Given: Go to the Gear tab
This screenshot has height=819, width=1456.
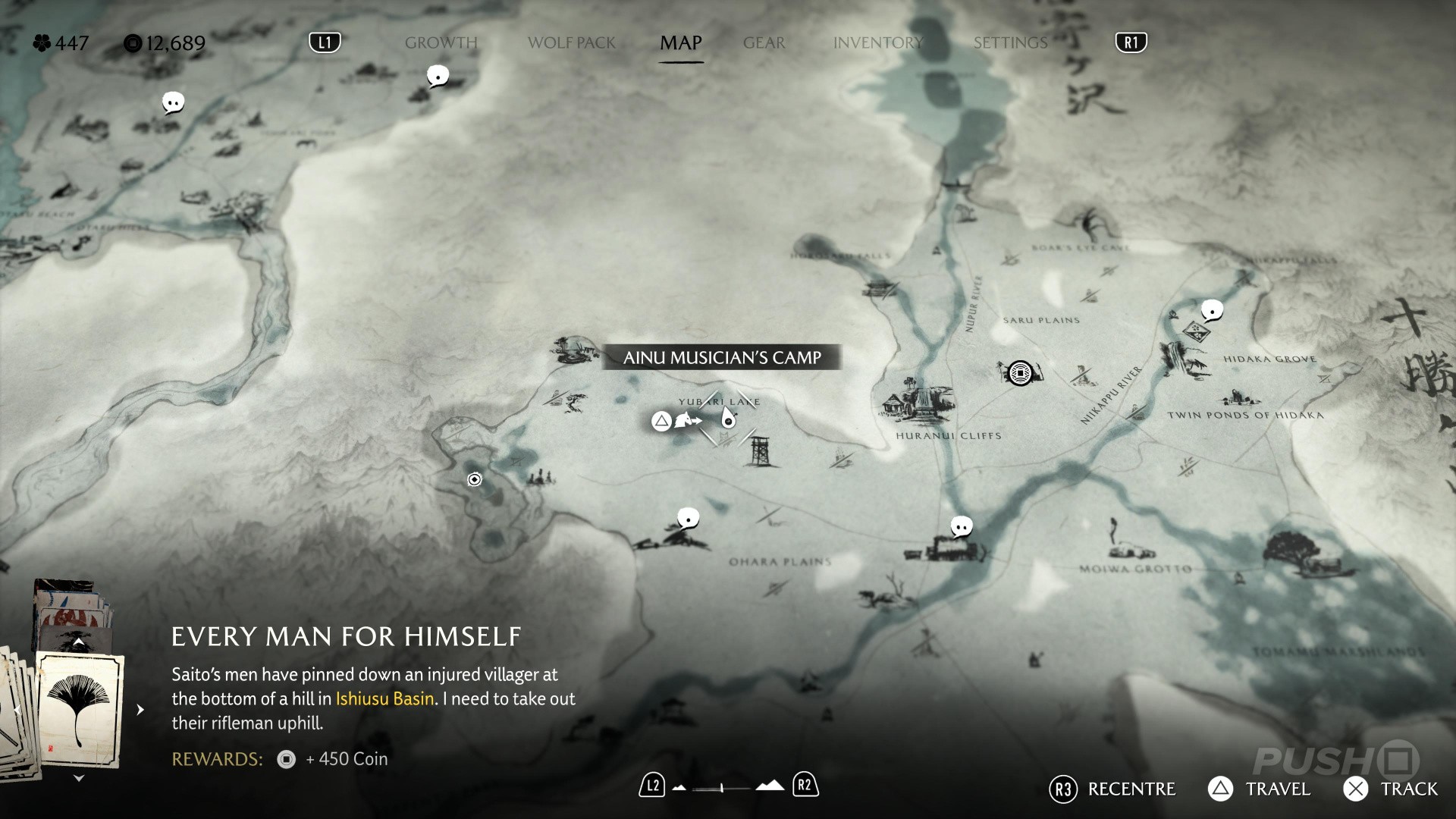Looking at the screenshot, I should click(x=764, y=43).
